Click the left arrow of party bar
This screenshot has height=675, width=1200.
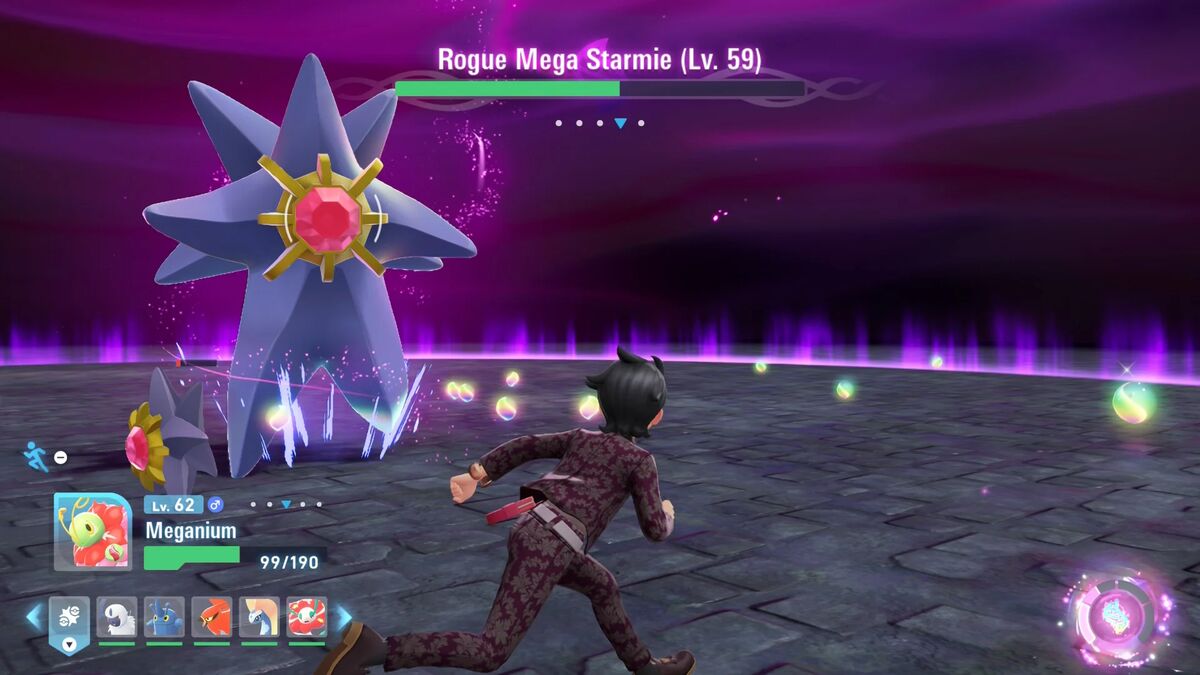coord(34,616)
